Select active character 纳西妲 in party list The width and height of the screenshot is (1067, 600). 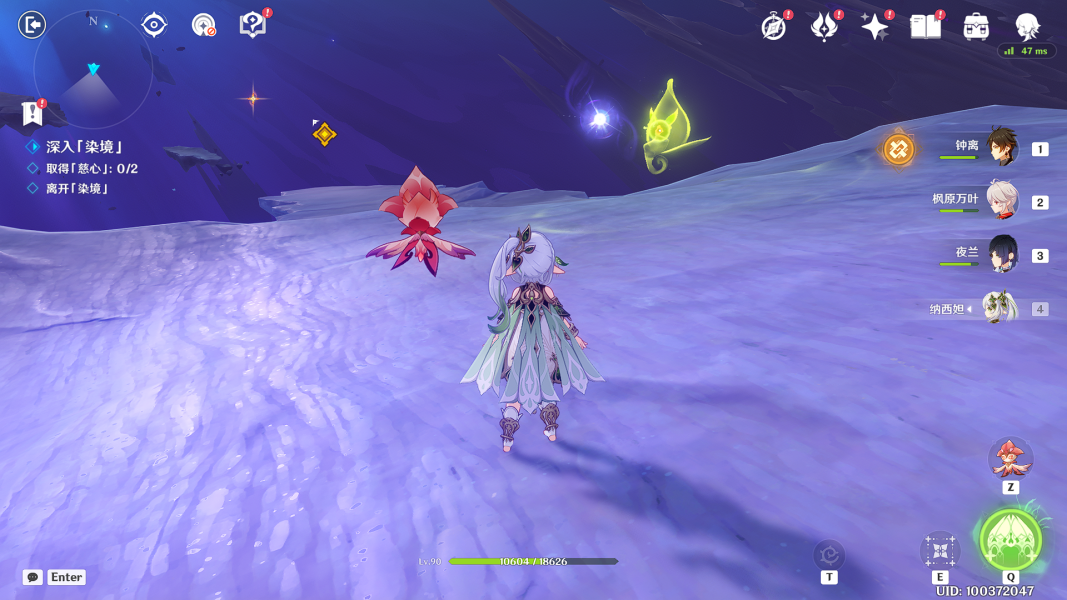pos(1000,308)
